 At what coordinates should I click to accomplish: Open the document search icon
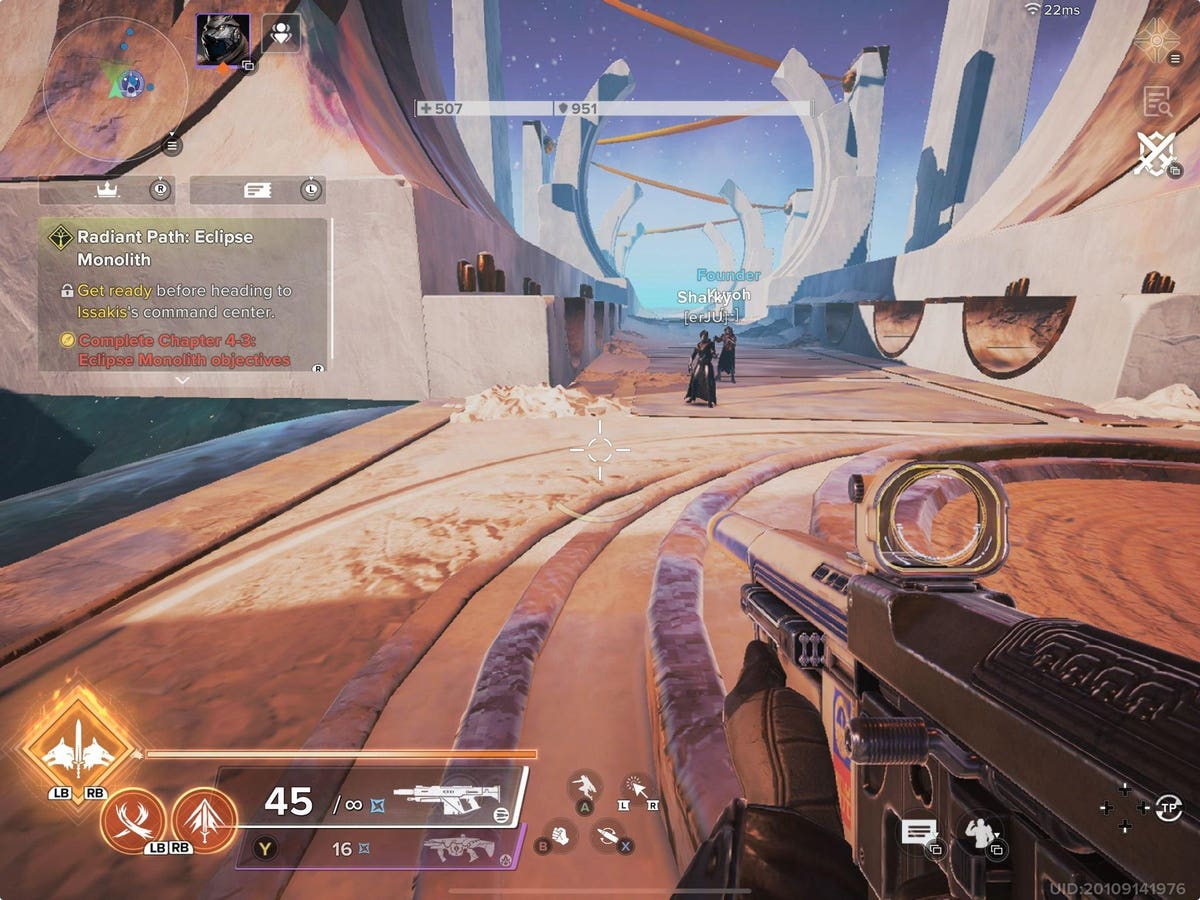point(1157,100)
